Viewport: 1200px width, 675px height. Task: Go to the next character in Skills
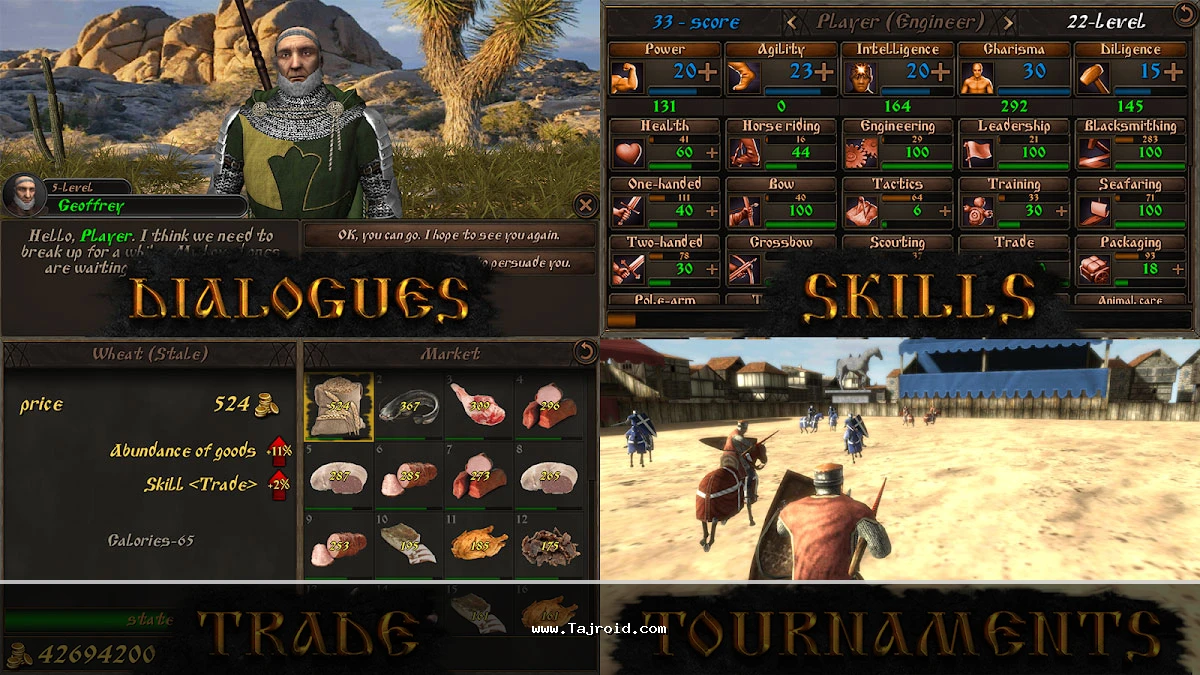click(1007, 21)
